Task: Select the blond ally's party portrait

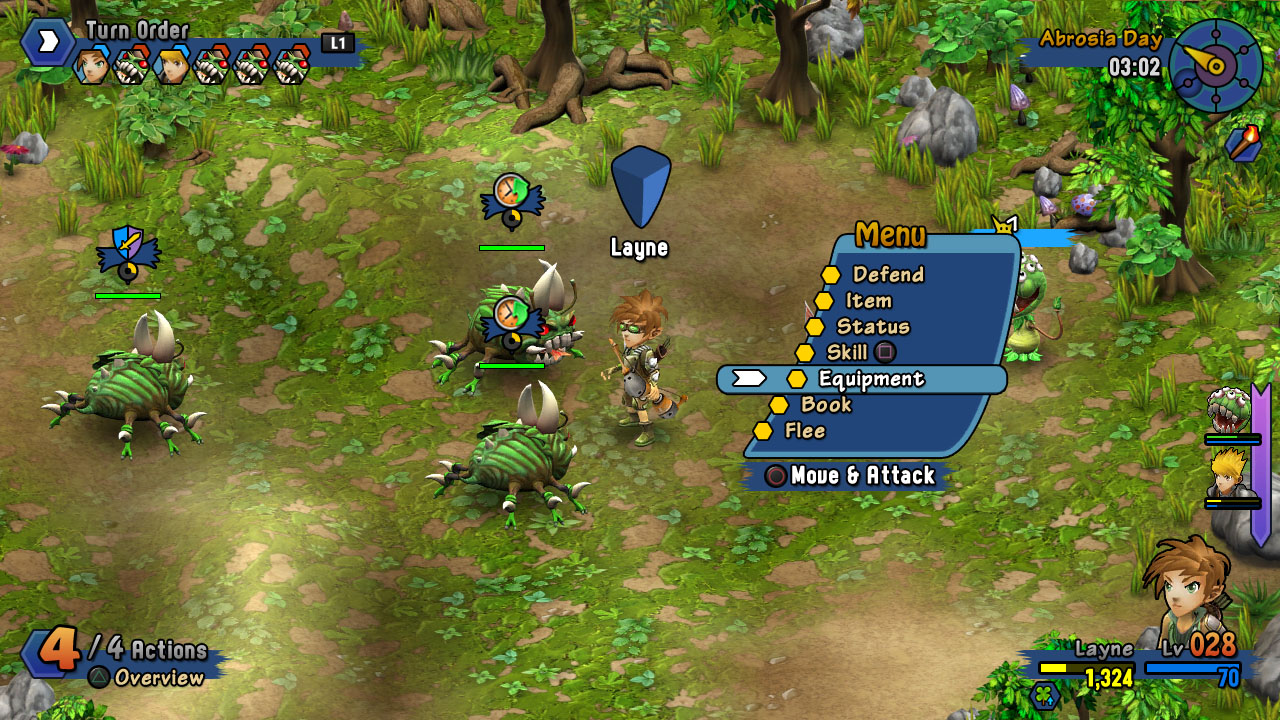Action: [1226, 475]
